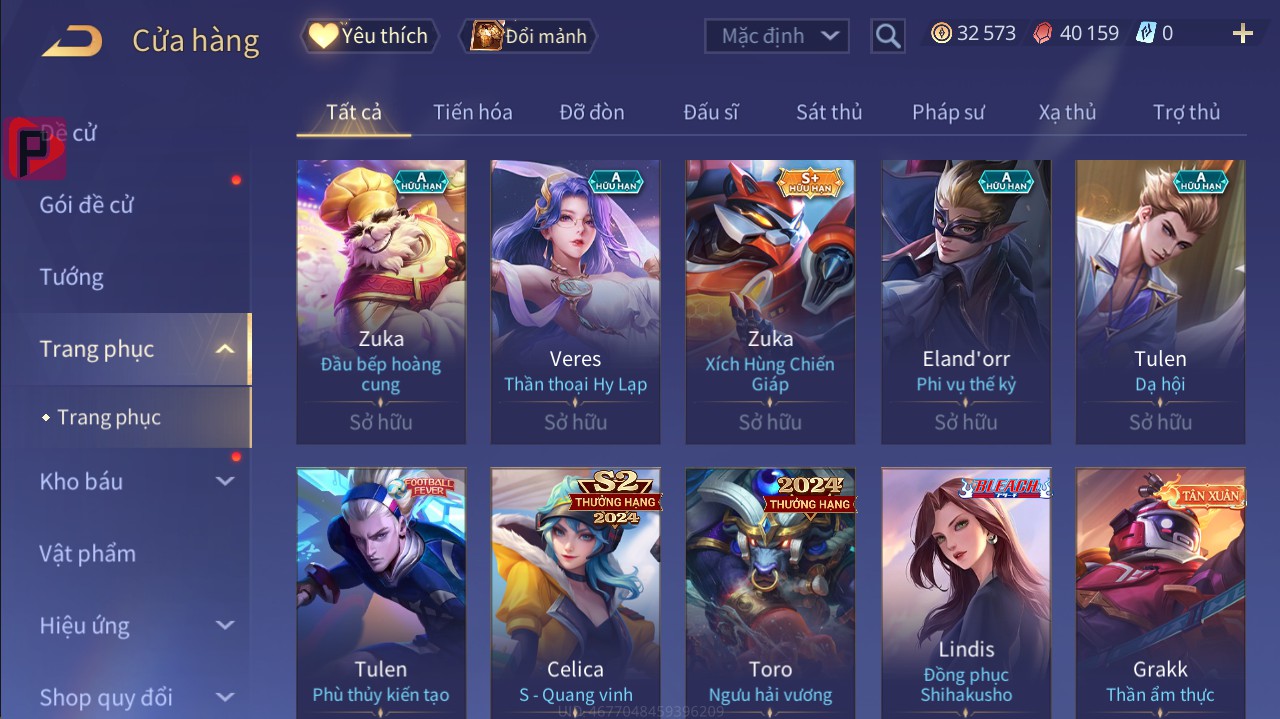Image resolution: width=1280 pixels, height=719 pixels.
Task: Open the Yêu thích favorites filter
Action: 369,36
